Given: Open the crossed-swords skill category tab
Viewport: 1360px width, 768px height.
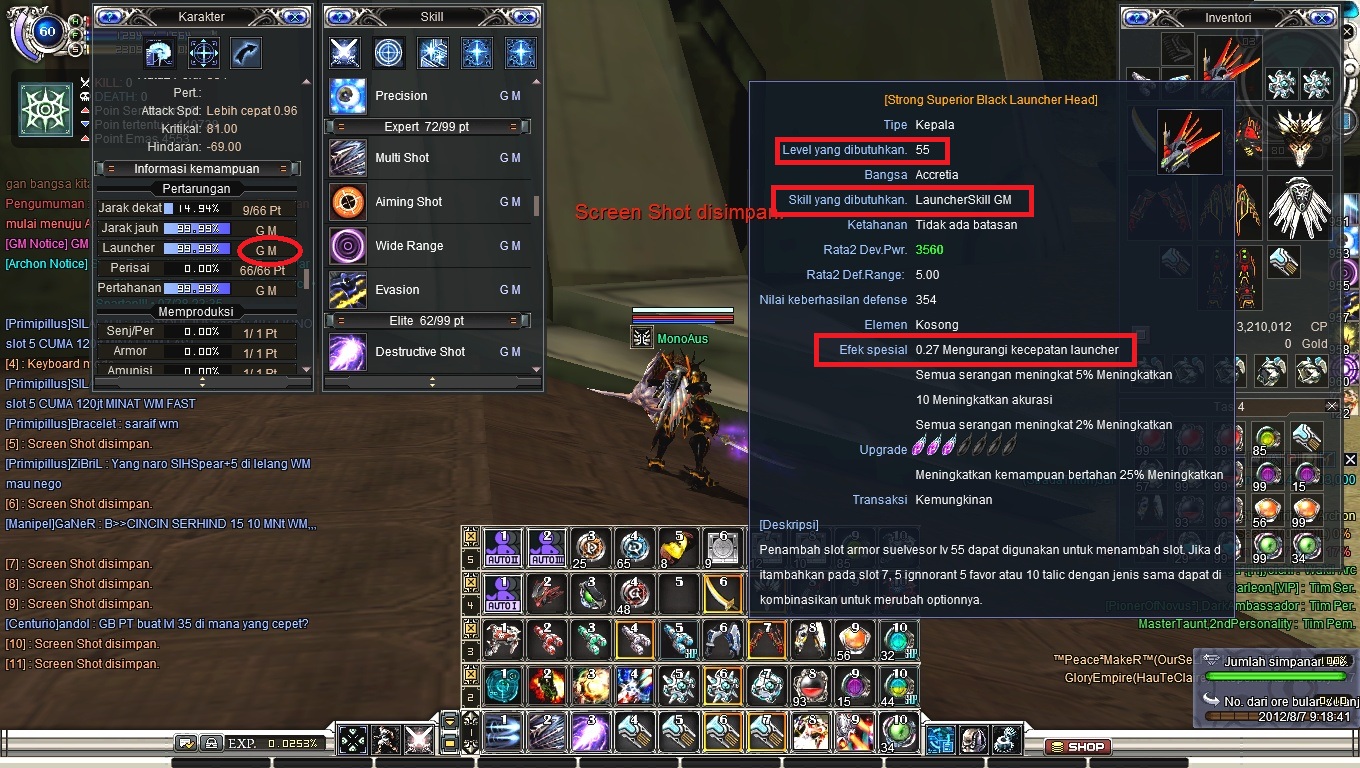Looking at the screenshot, I should pos(344,53).
